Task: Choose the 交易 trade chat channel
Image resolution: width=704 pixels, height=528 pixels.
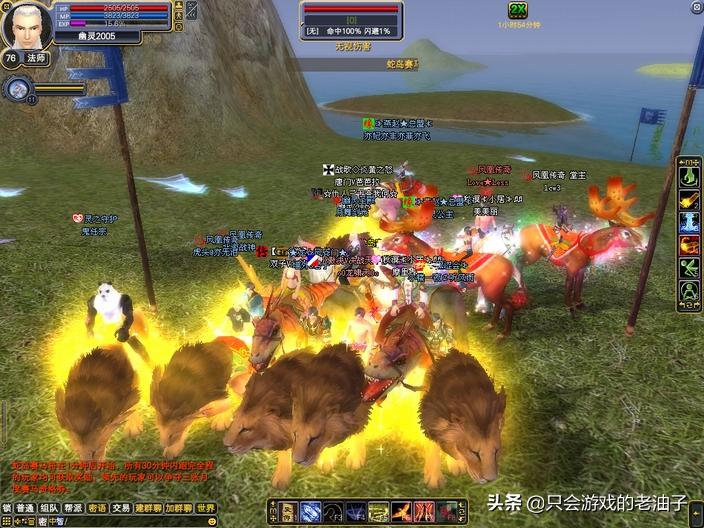Action: click(121, 508)
